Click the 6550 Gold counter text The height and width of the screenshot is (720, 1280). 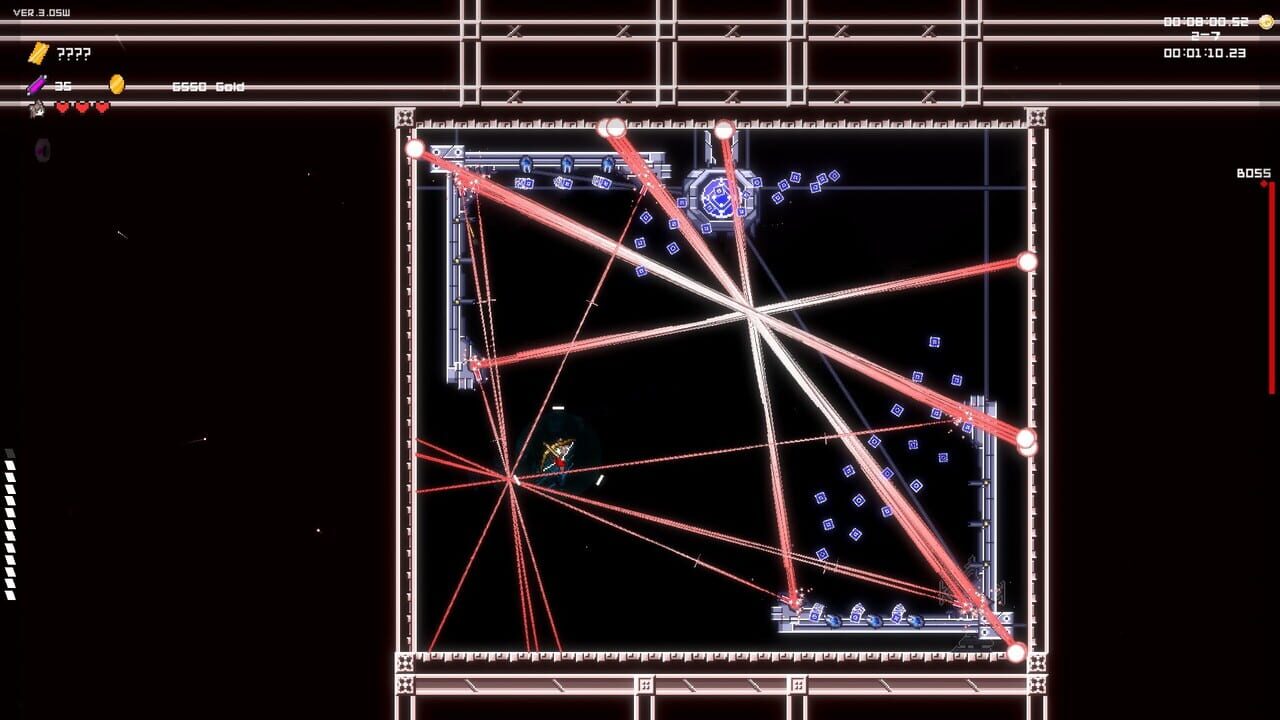(x=210, y=85)
